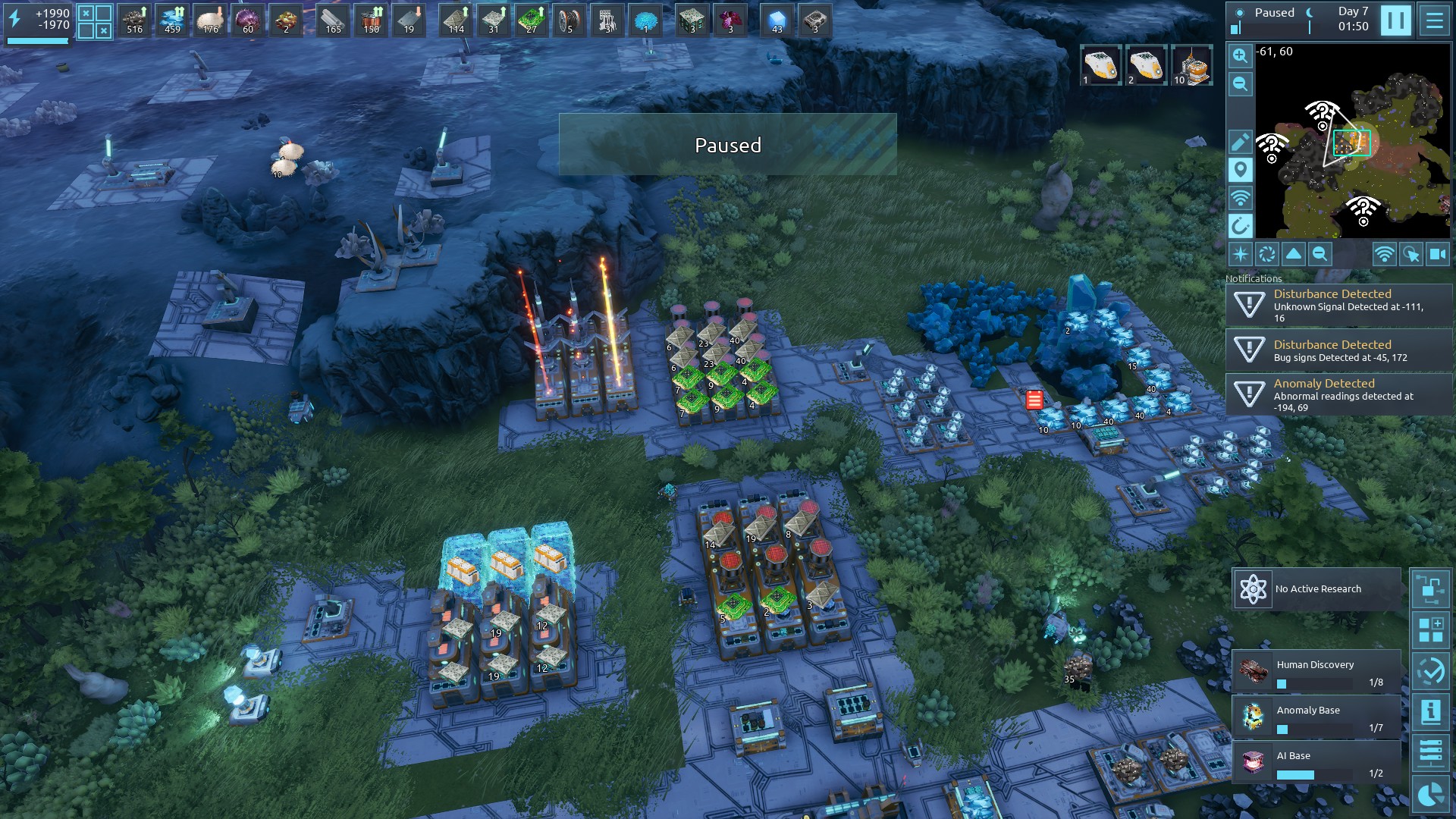Open the Bug signs disturbance notification
The height and width of the screenshot is (819, 1456).
click(x=1338, y=350)
